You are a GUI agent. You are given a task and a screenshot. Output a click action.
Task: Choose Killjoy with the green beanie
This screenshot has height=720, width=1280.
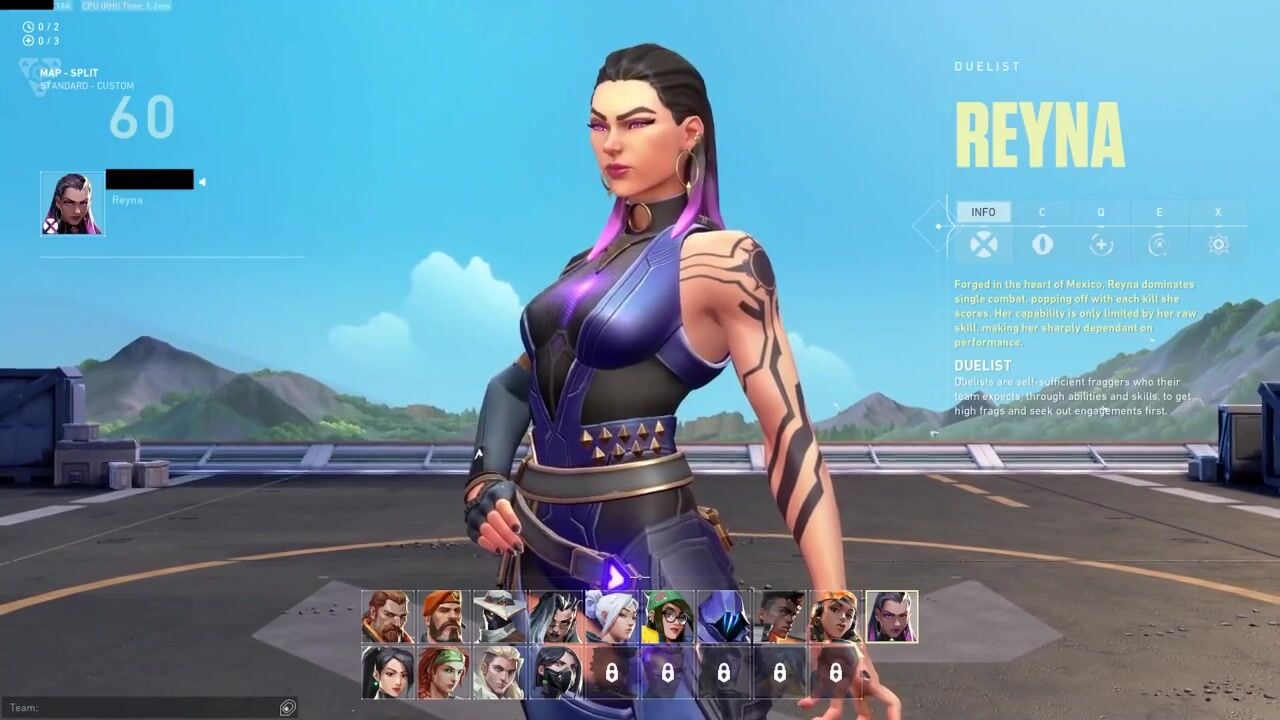click(x=667, y=617)
